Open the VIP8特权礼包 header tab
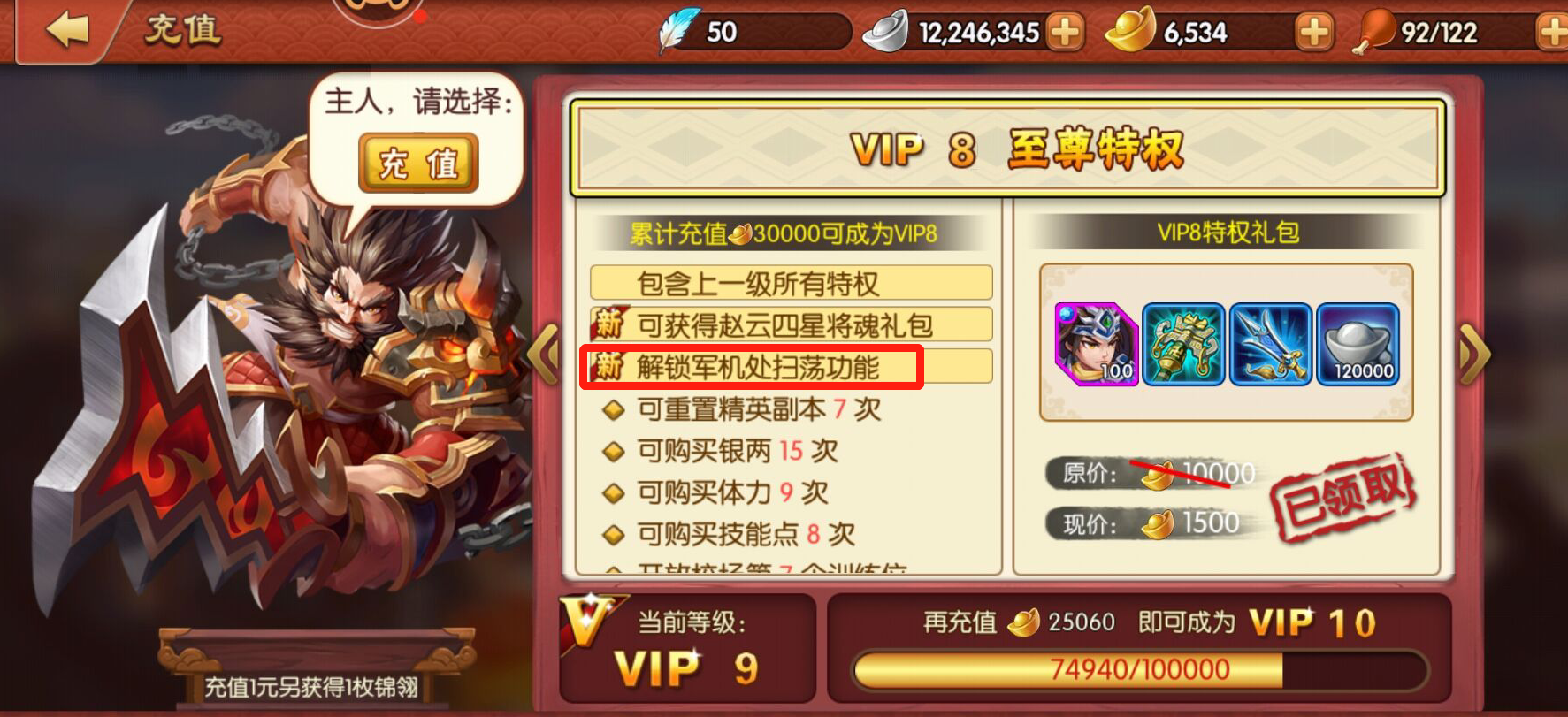The image size is (1568, 717). point(1224,233)
